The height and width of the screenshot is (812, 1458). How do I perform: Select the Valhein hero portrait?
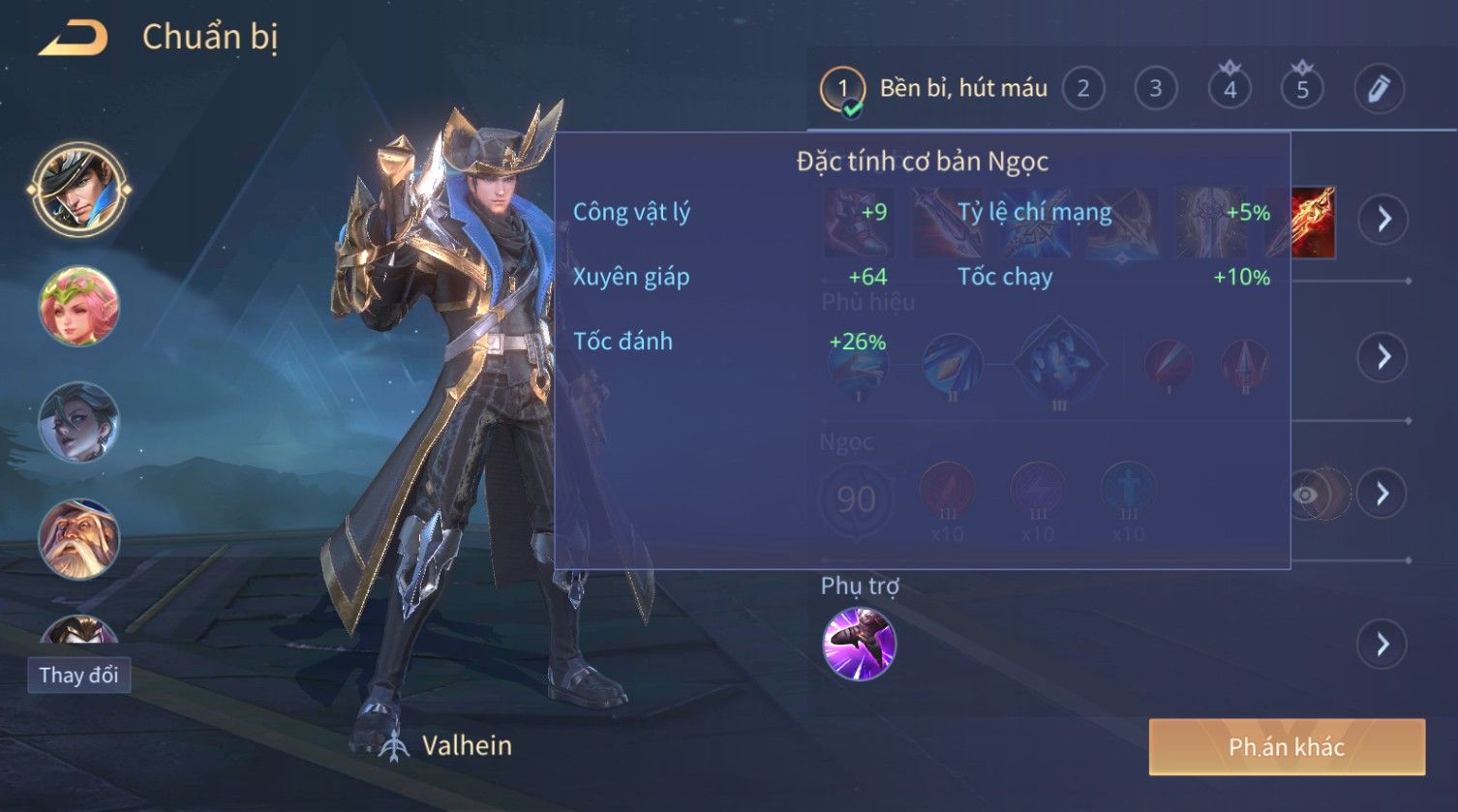(x=78, y=189)
